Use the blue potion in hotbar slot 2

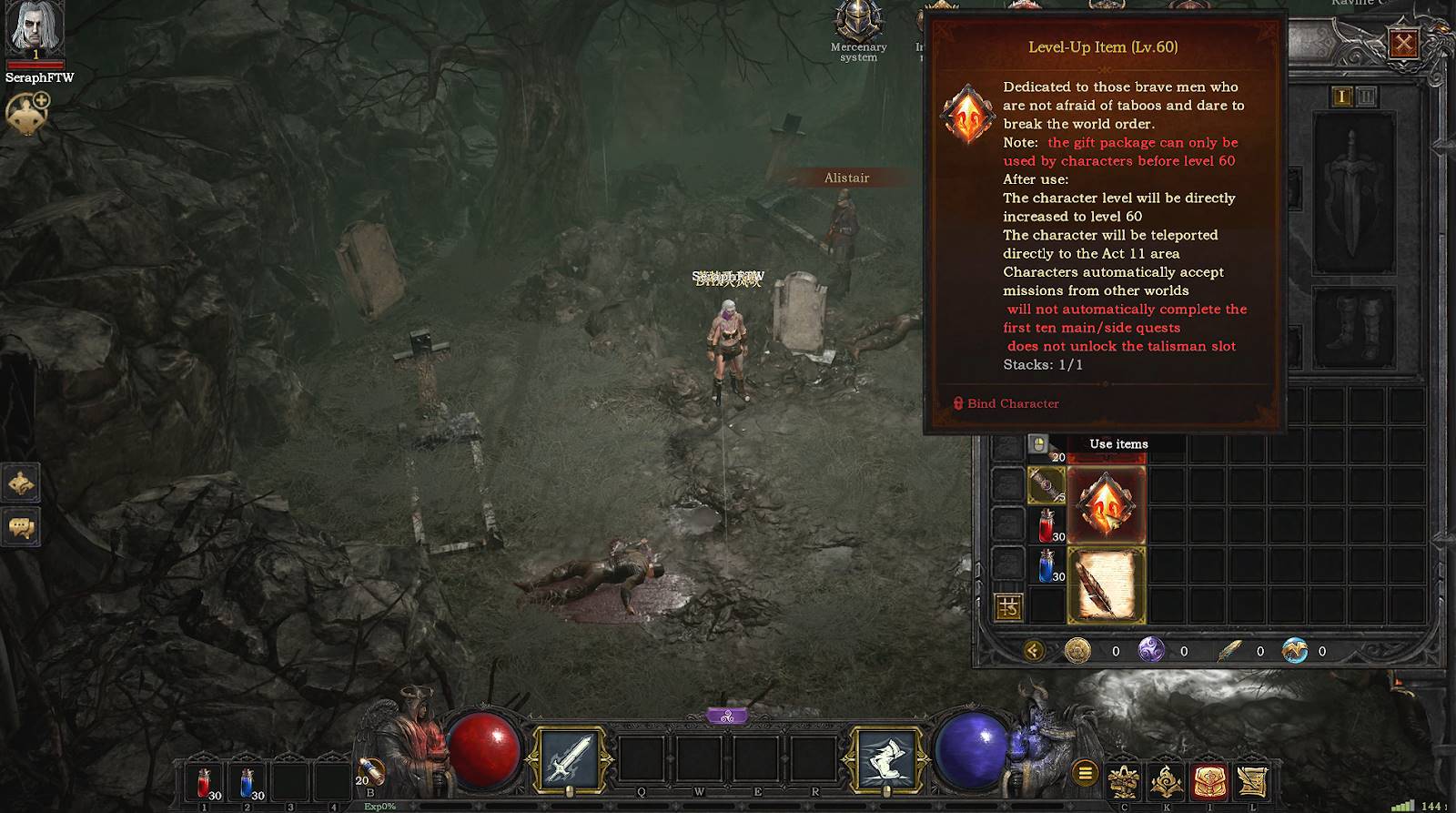(x=248, y=782)
